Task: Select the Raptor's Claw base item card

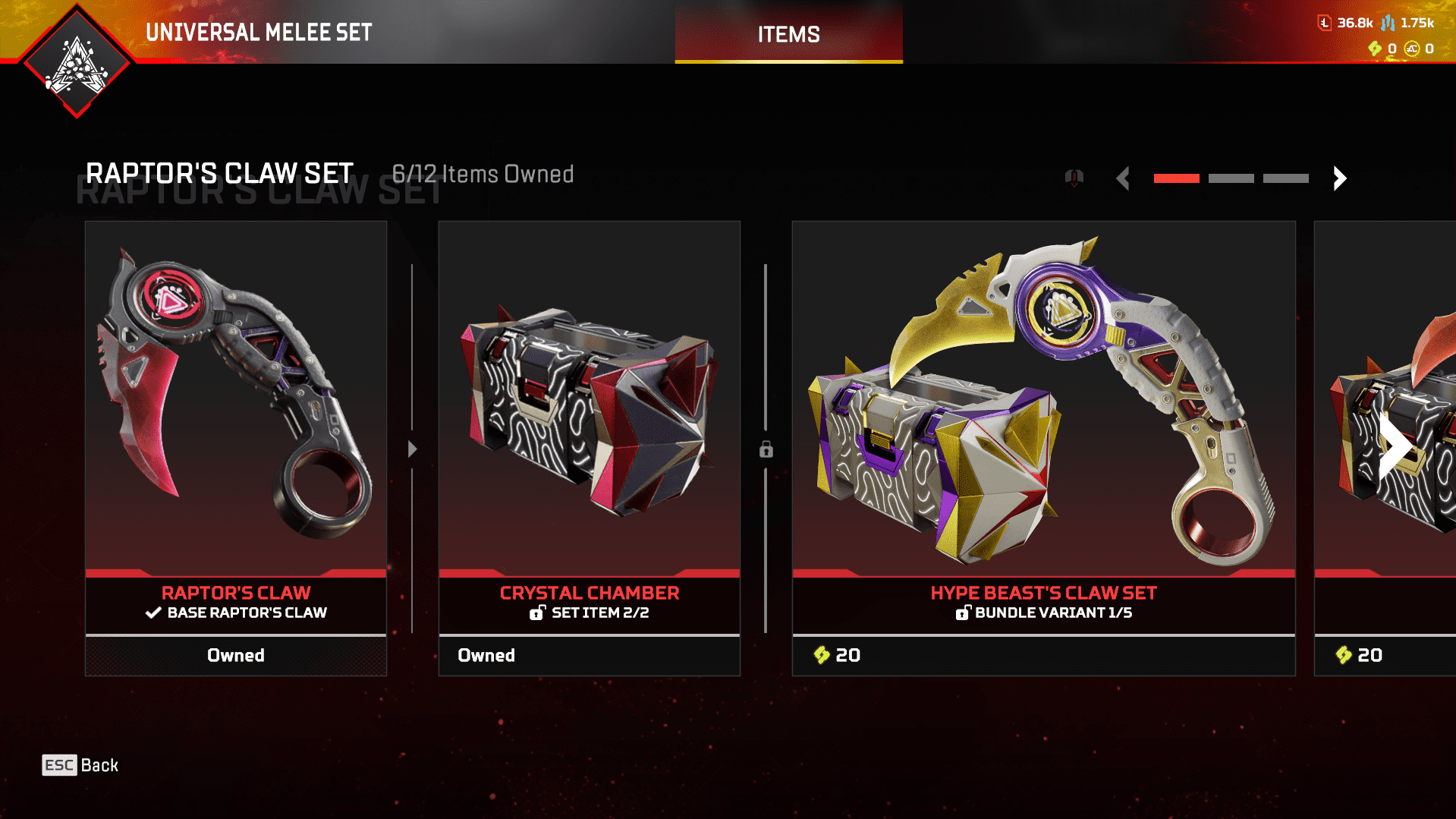Action: tap(236, 448)
